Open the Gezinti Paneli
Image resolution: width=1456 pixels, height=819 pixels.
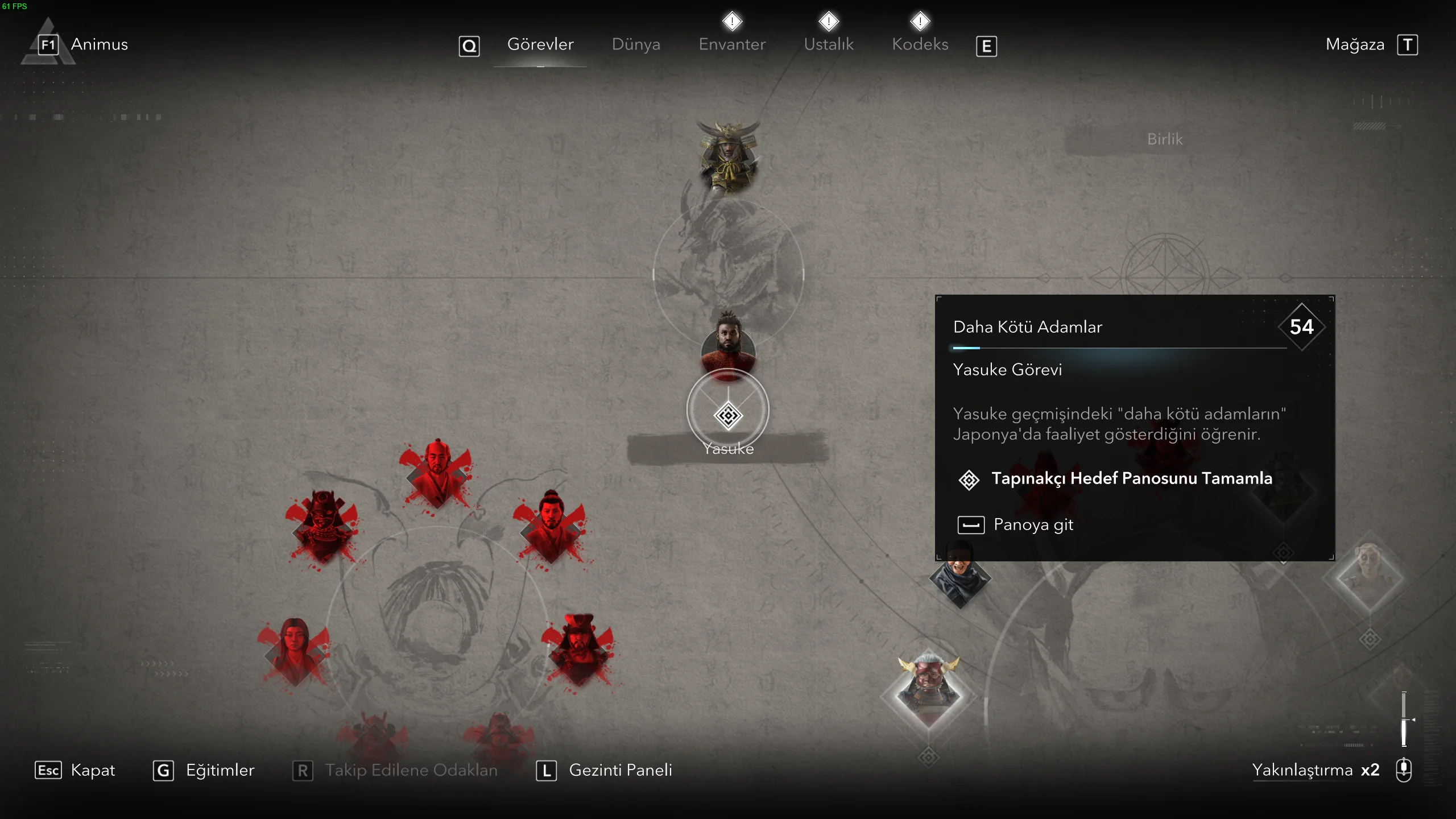(x=620, y=770)
